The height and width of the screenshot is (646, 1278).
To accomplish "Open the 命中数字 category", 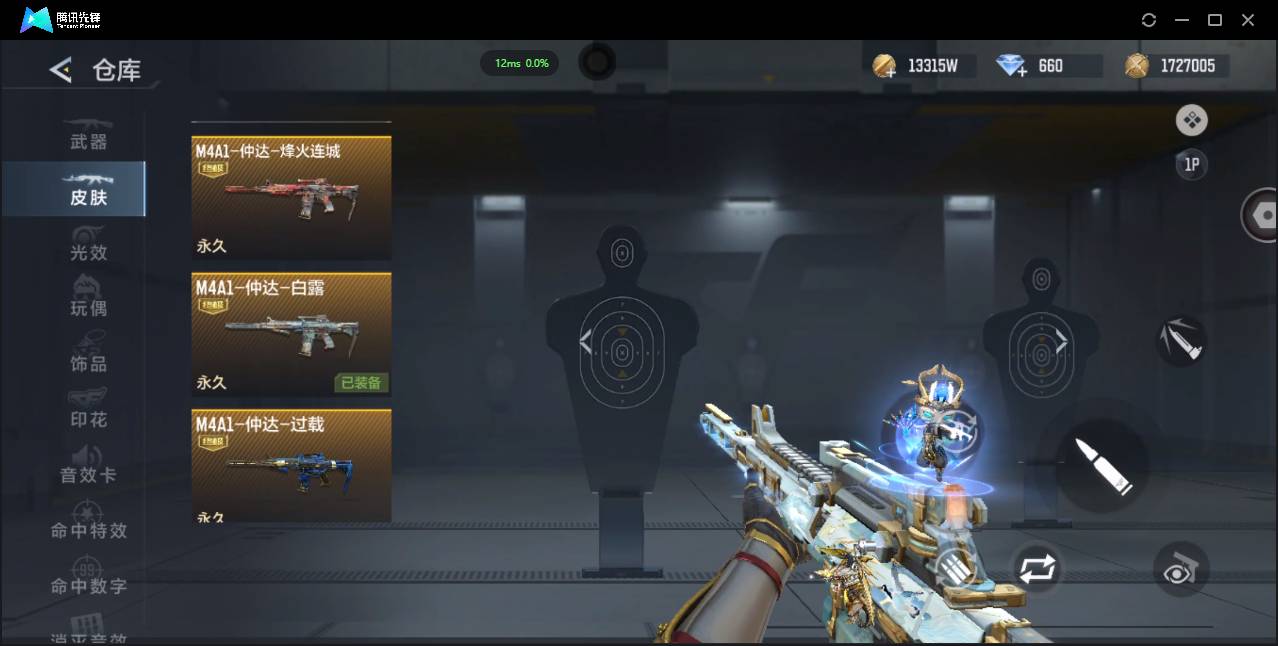I will click(x=88, y=578).
